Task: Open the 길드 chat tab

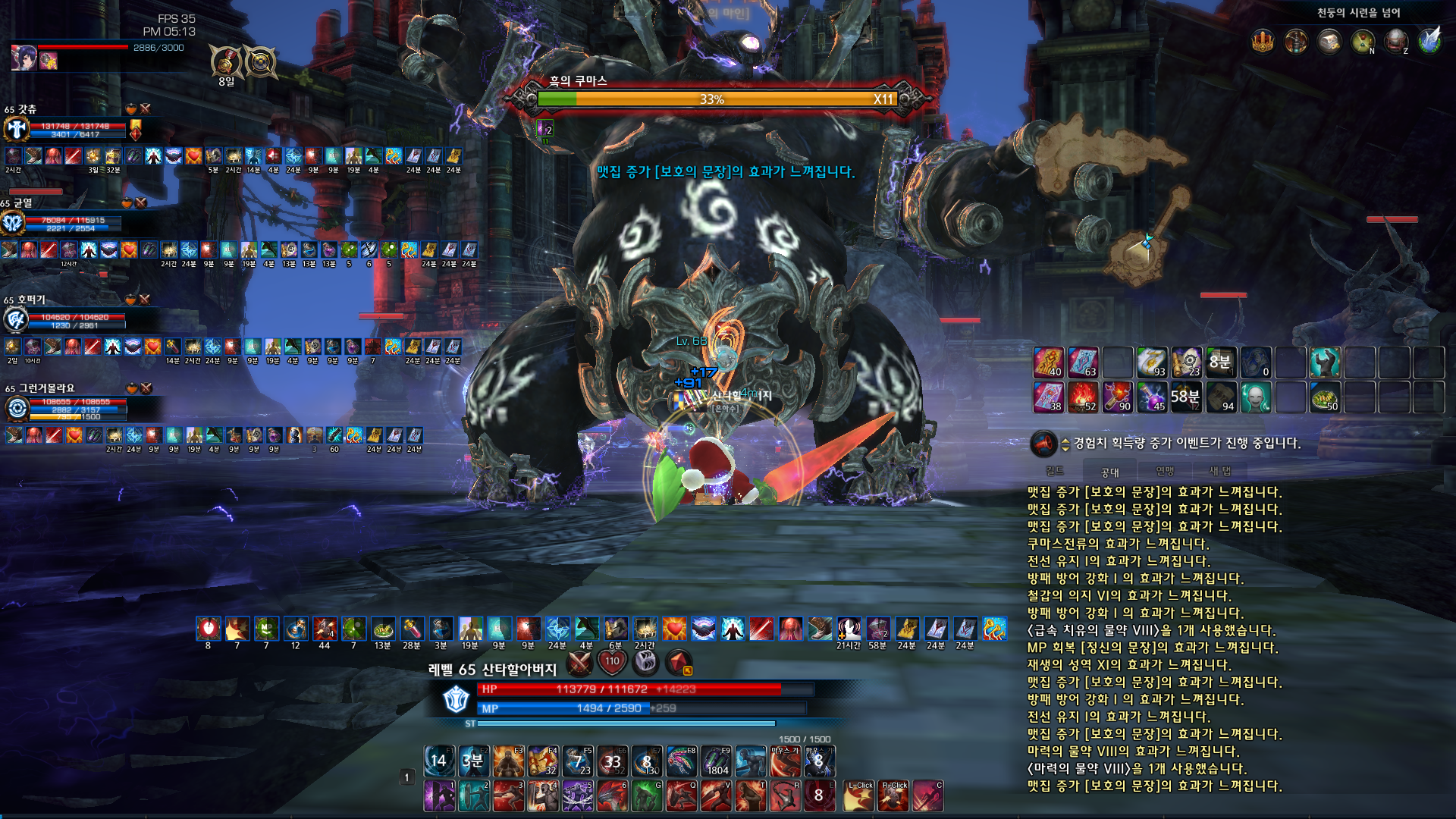Action: (1055, 471)
